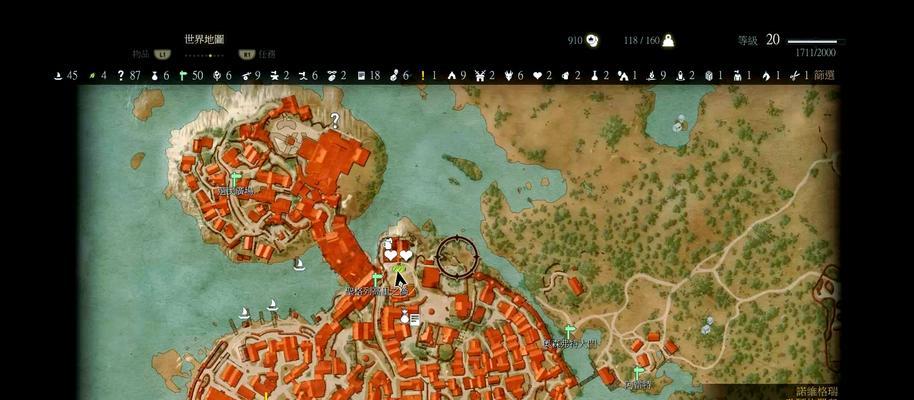Screen dimensions: 914x400
Task: Select the green signpost near 奧森弗特大門
Action: [569, 330]
